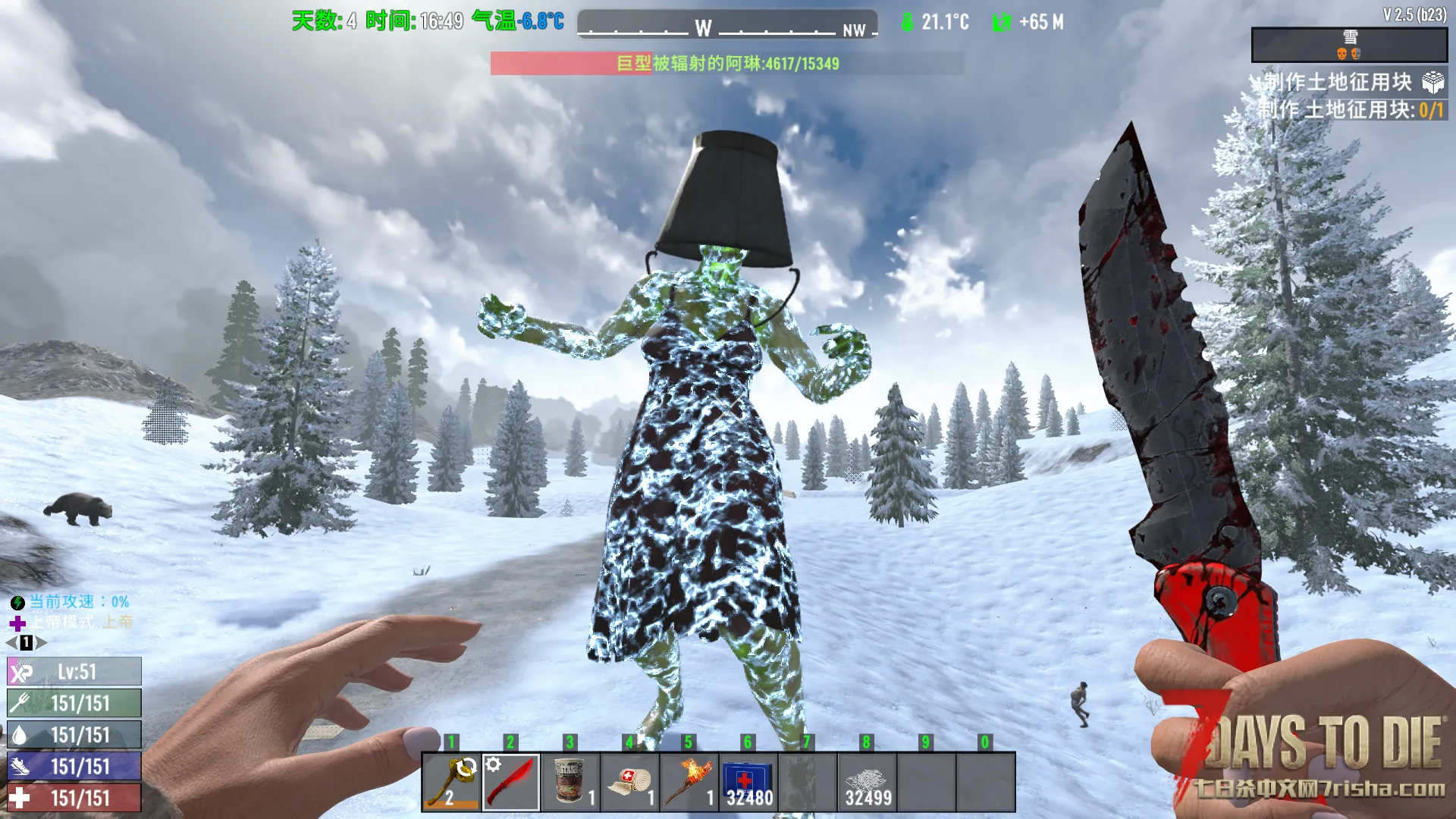Click the left arrow beside page number
This screenshot has height=819, width=1456.
11,643
